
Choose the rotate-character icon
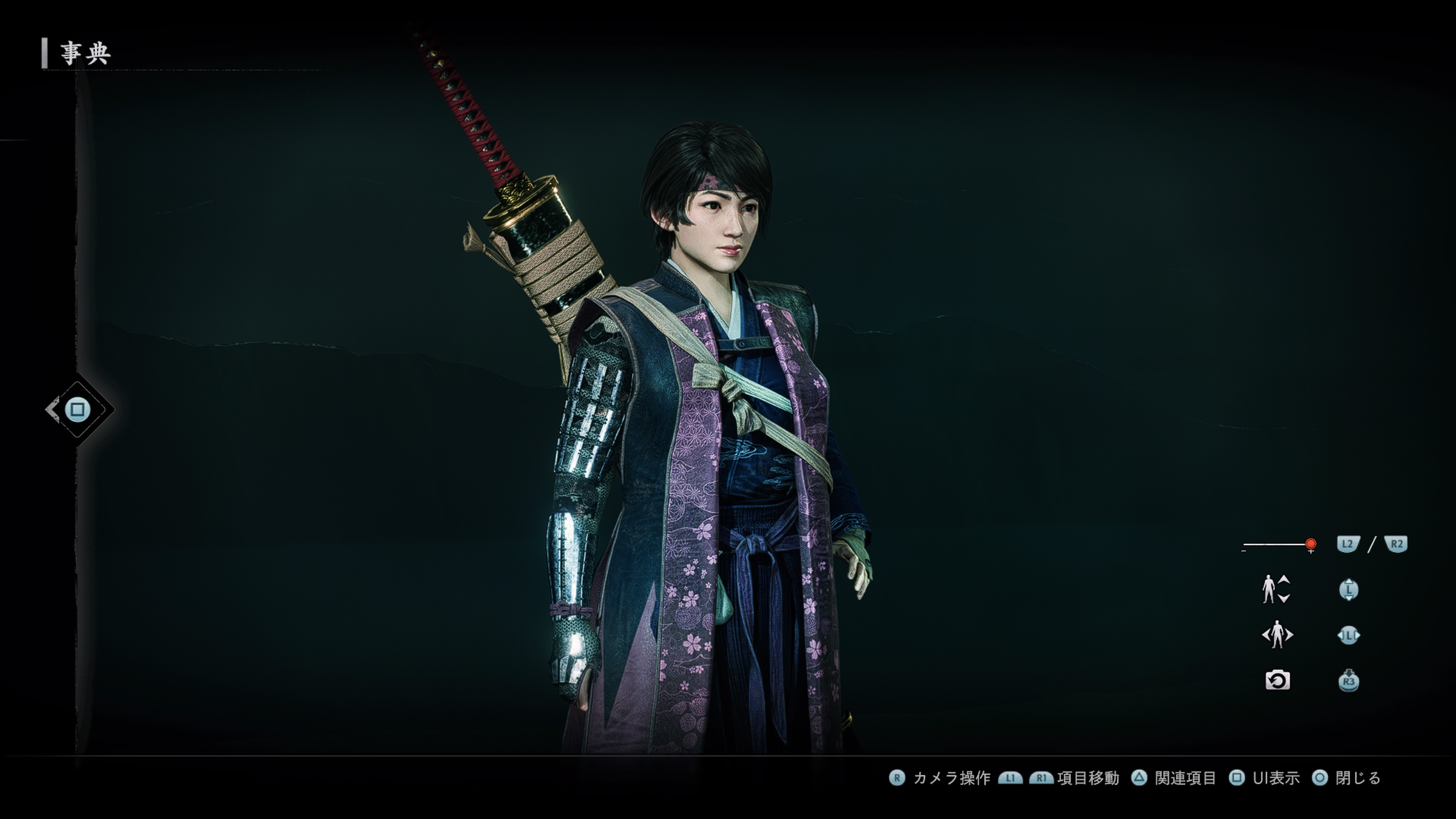(1277, 635)
